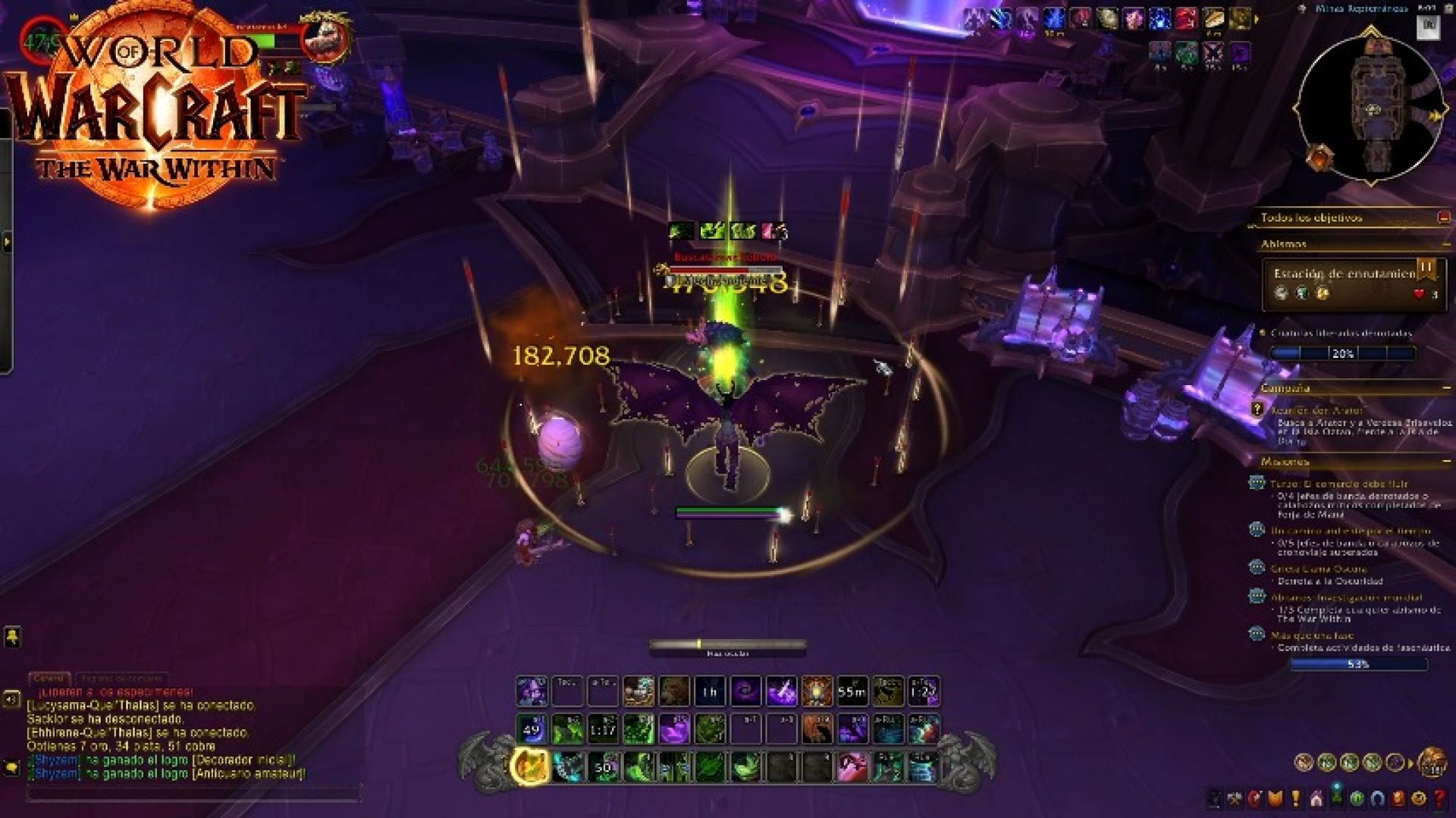Toggle the bag bar collapse arrow
Viewport: 1456px width, 818px height.
coord(1410,763)
